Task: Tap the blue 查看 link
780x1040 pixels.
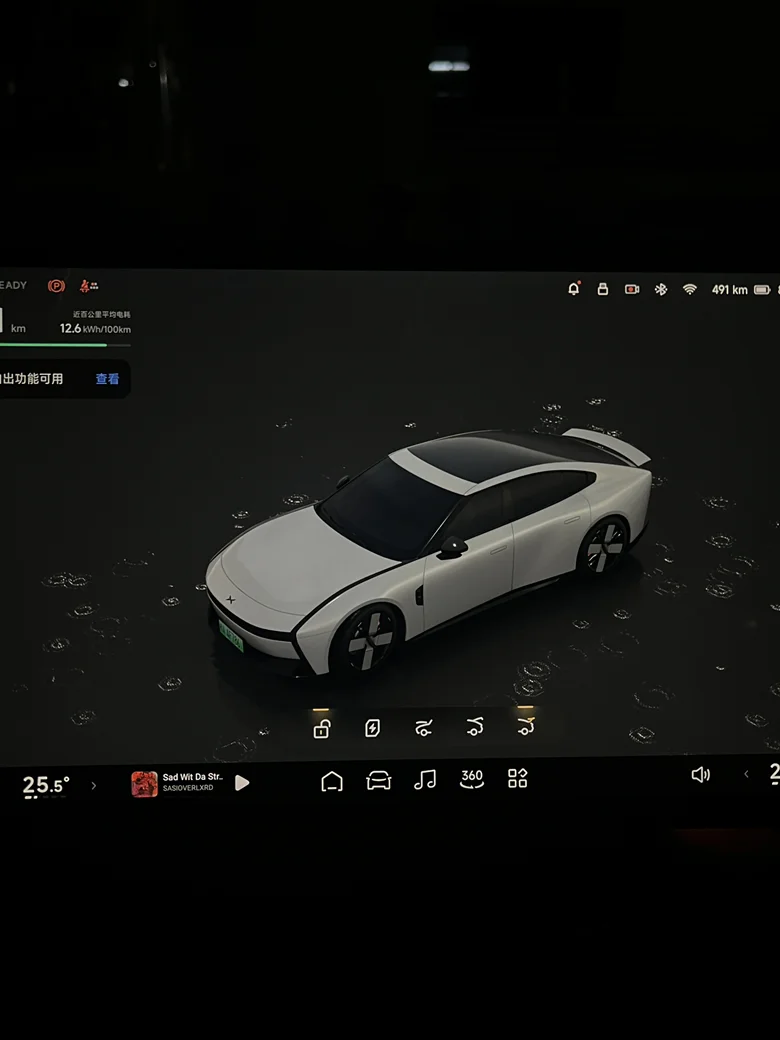Action: pyautogui.click(x=107, y=379)
